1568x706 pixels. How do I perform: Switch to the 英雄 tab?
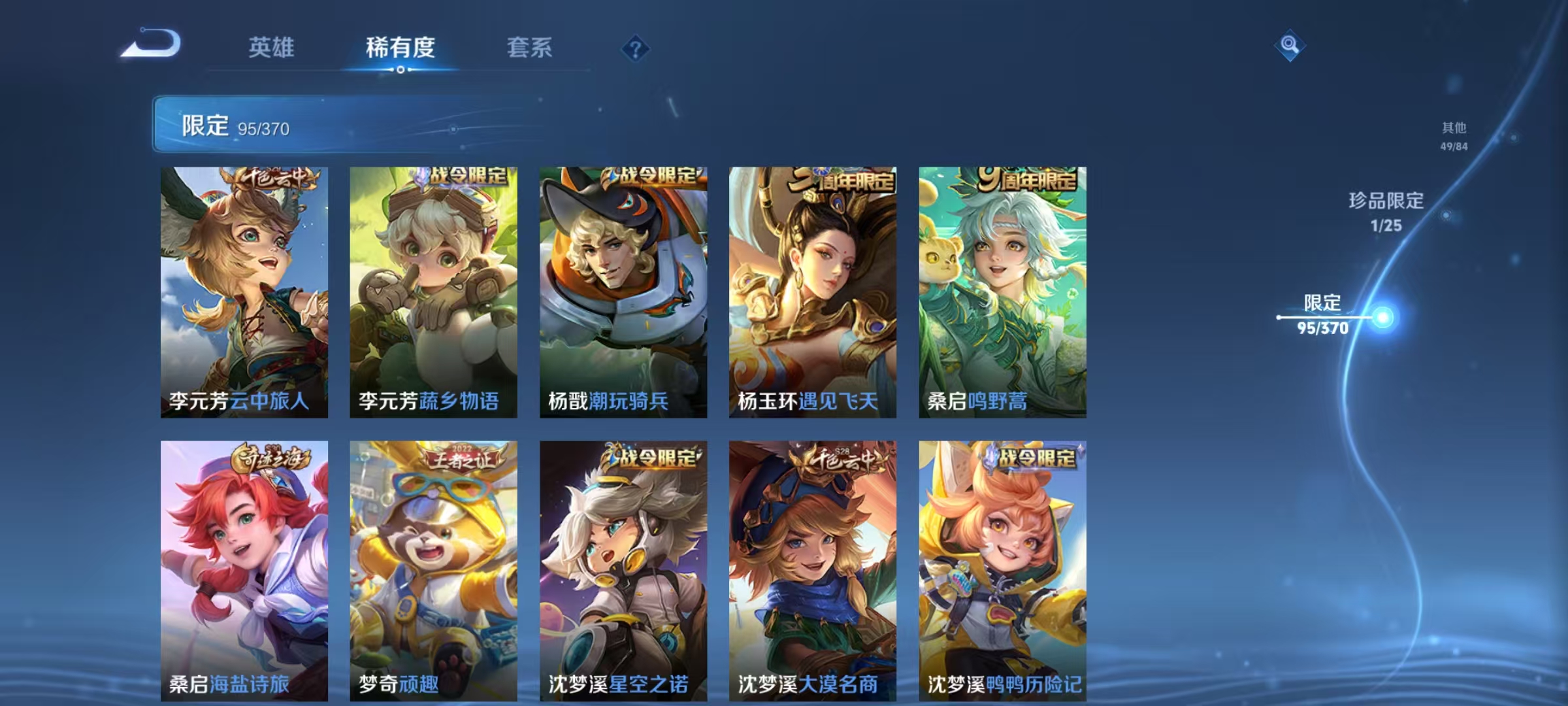click(272, 47)
